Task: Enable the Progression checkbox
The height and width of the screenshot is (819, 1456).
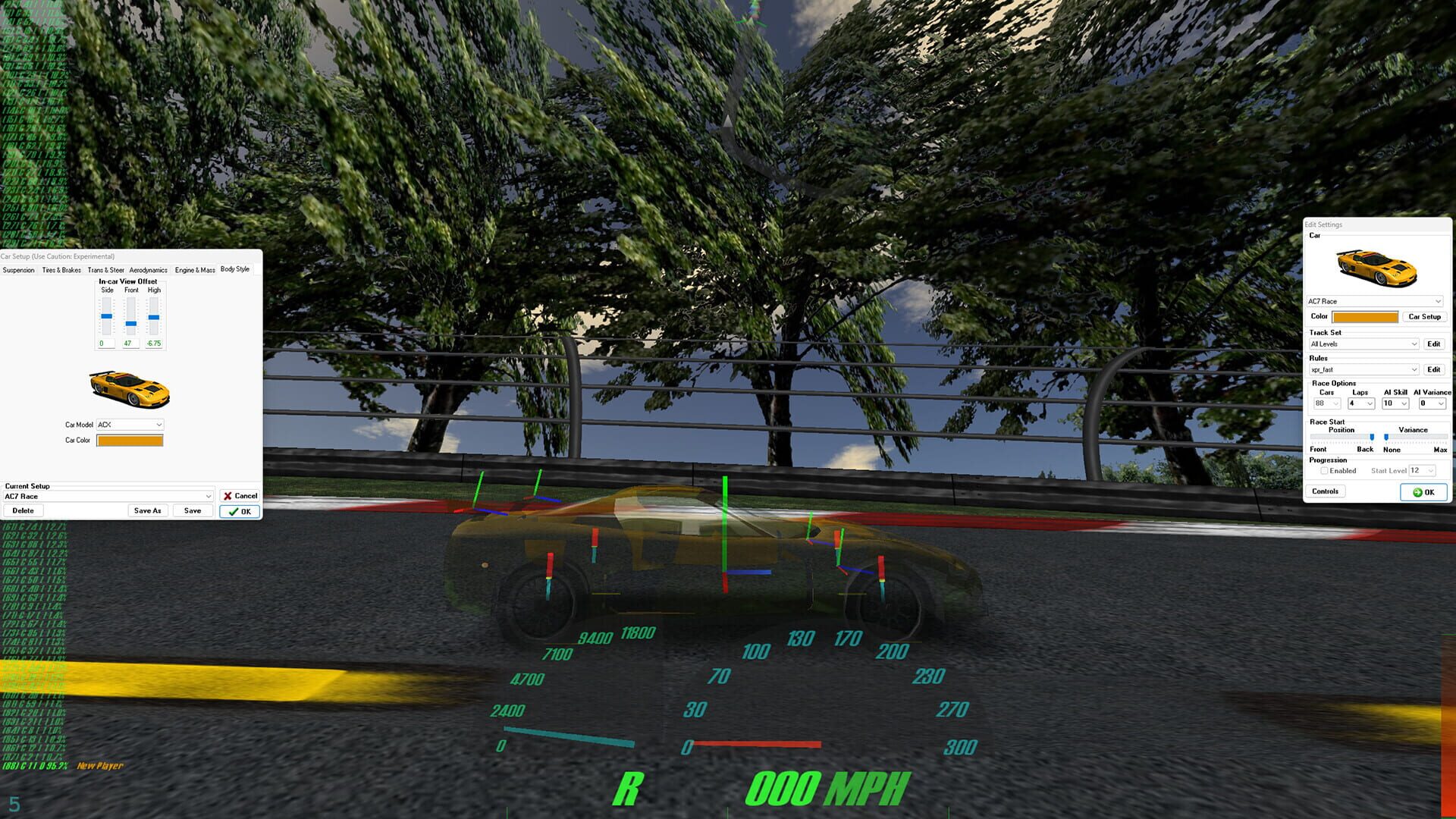Action: pos(1324,470)
